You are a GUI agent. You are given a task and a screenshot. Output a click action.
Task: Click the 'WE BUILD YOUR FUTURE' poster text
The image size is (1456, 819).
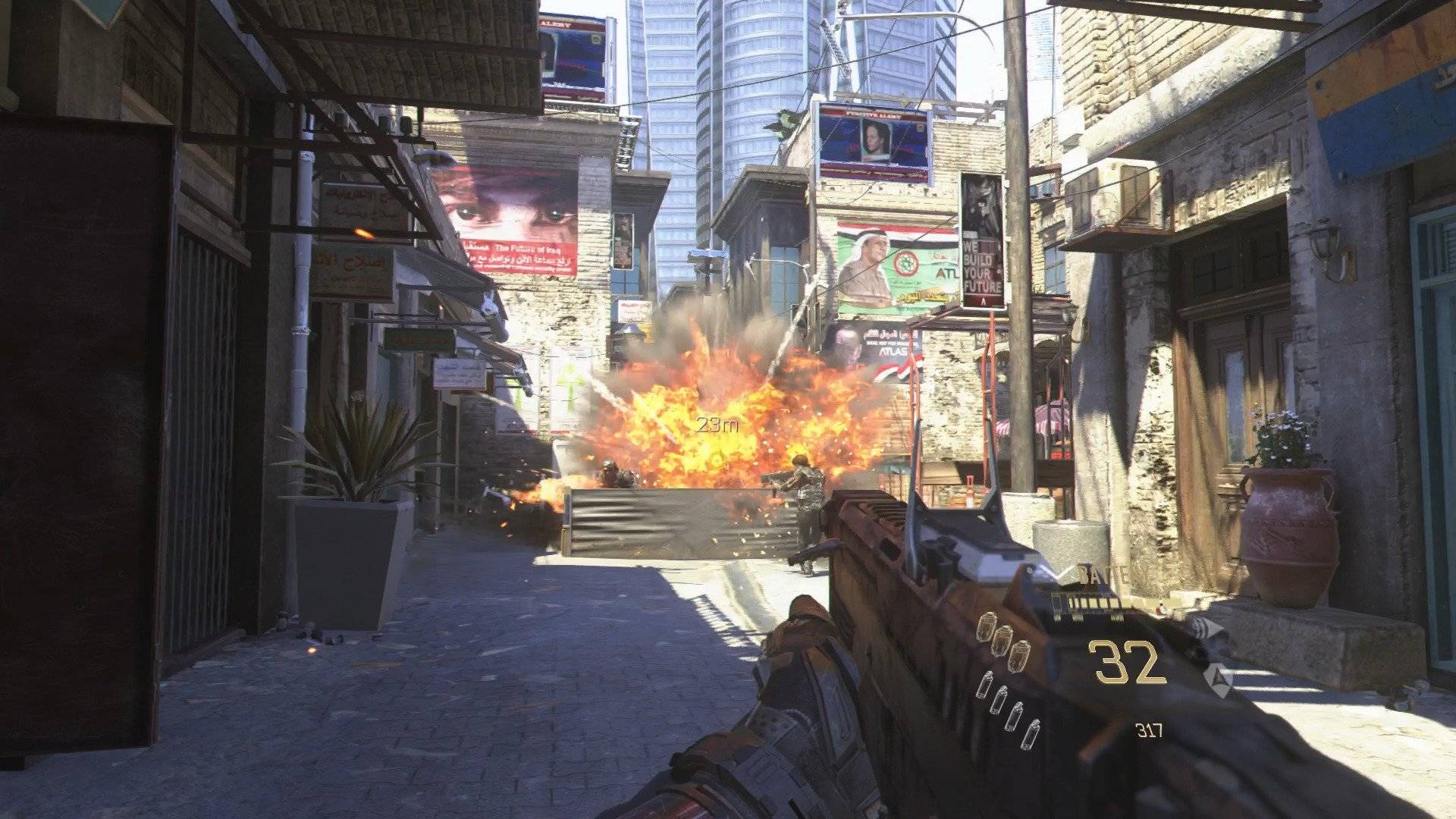[981, 265]
